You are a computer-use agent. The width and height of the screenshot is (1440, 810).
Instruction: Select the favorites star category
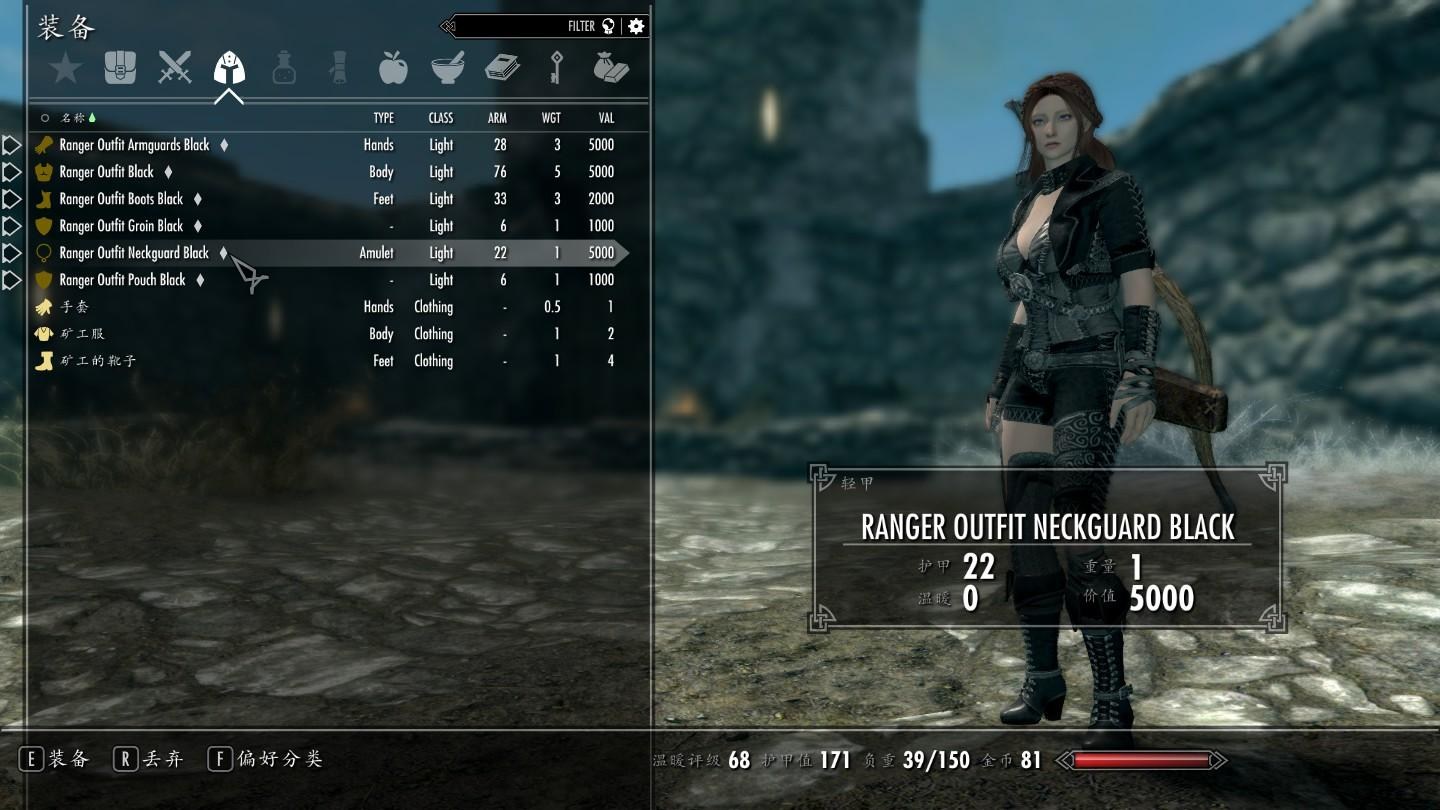click(65, 70)
